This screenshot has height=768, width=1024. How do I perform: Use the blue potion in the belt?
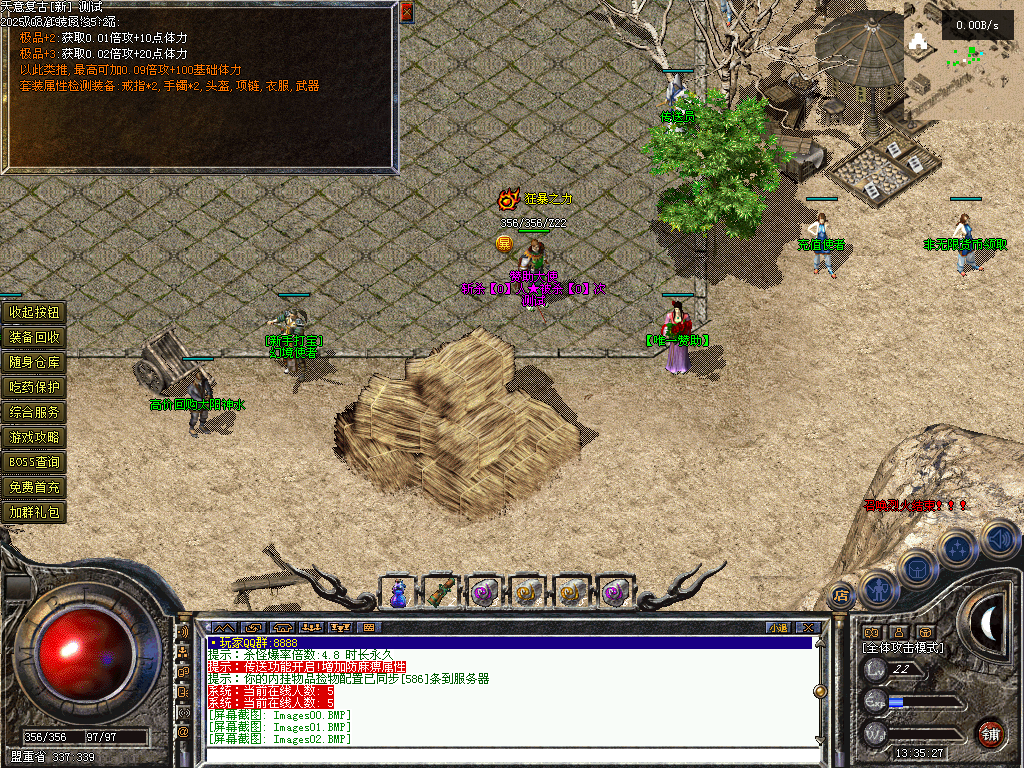click(398, 592)
